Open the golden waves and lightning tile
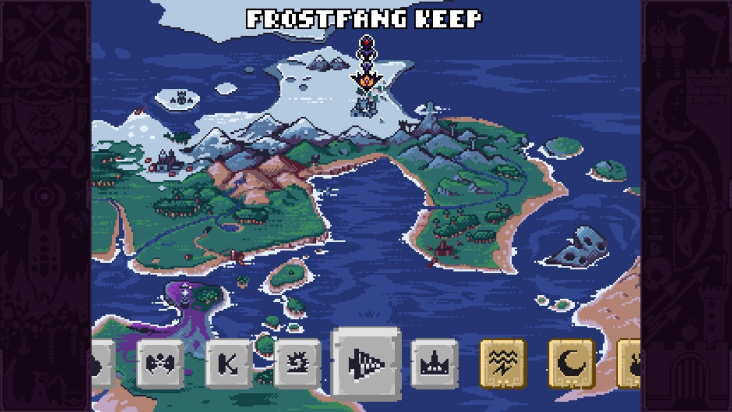Viewport: 732px width, 412px height. (503, 364)
